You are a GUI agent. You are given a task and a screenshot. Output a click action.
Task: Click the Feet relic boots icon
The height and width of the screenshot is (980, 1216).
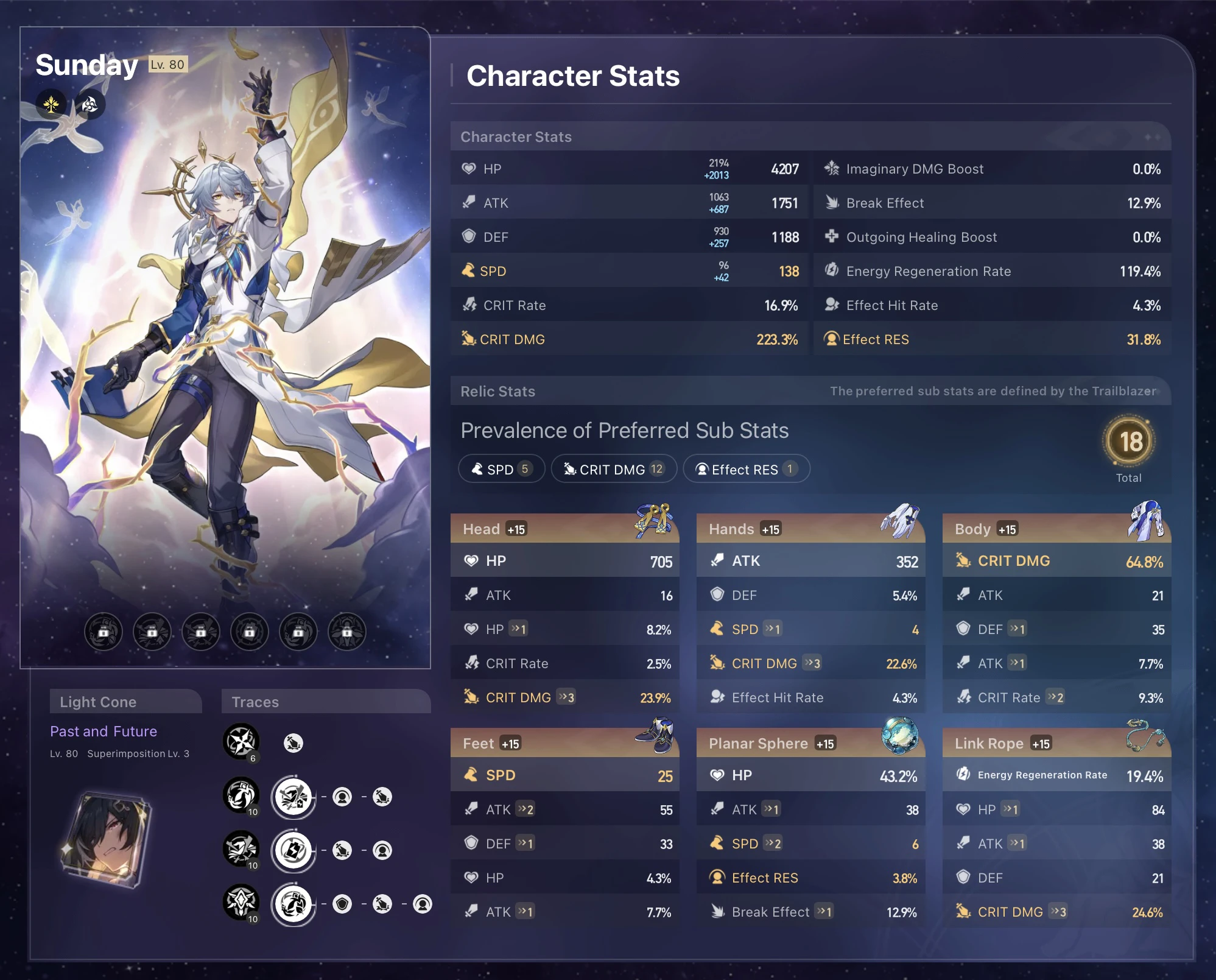[655, 736]
